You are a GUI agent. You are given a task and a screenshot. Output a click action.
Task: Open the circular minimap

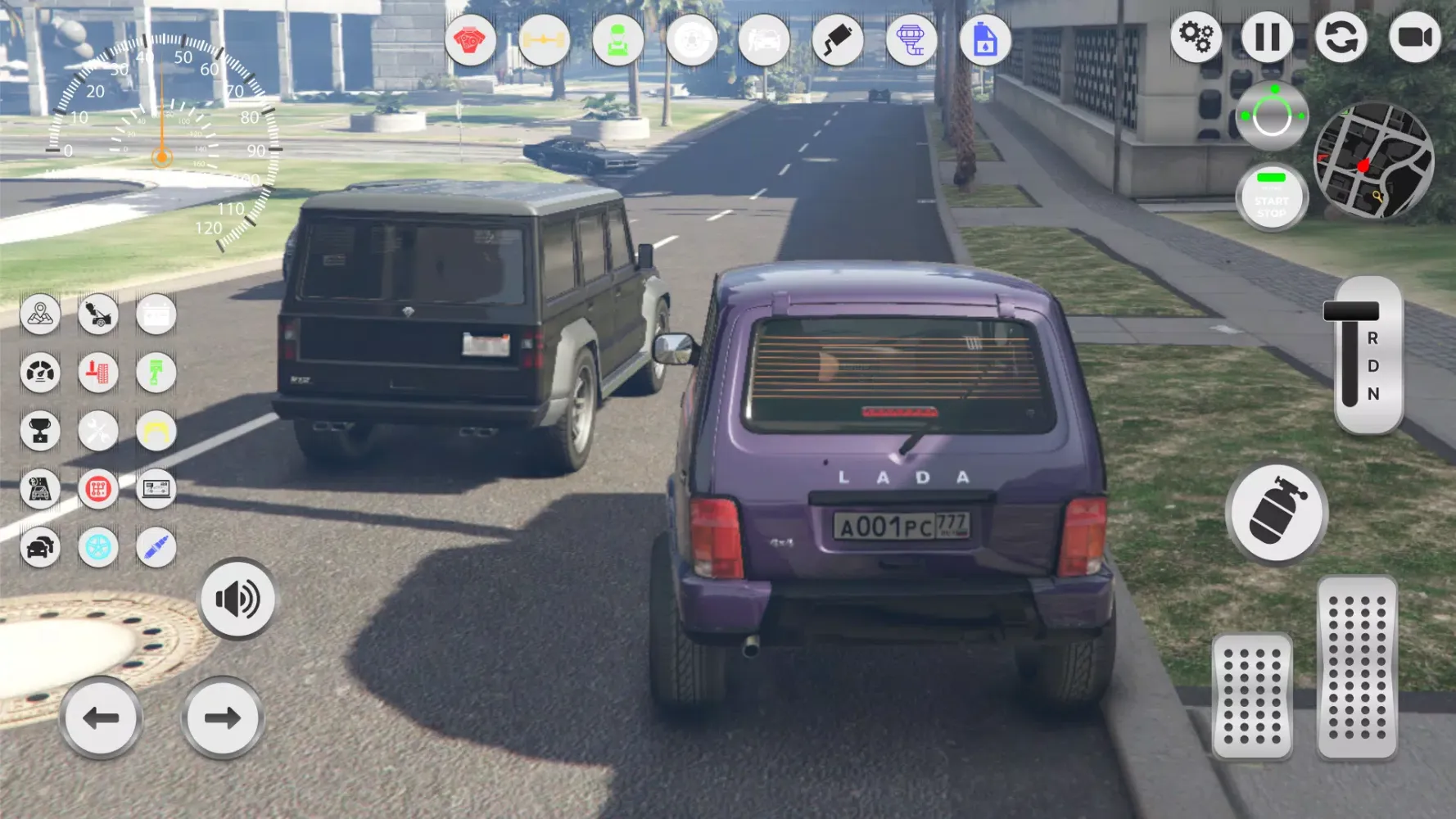coord(1373,161)
